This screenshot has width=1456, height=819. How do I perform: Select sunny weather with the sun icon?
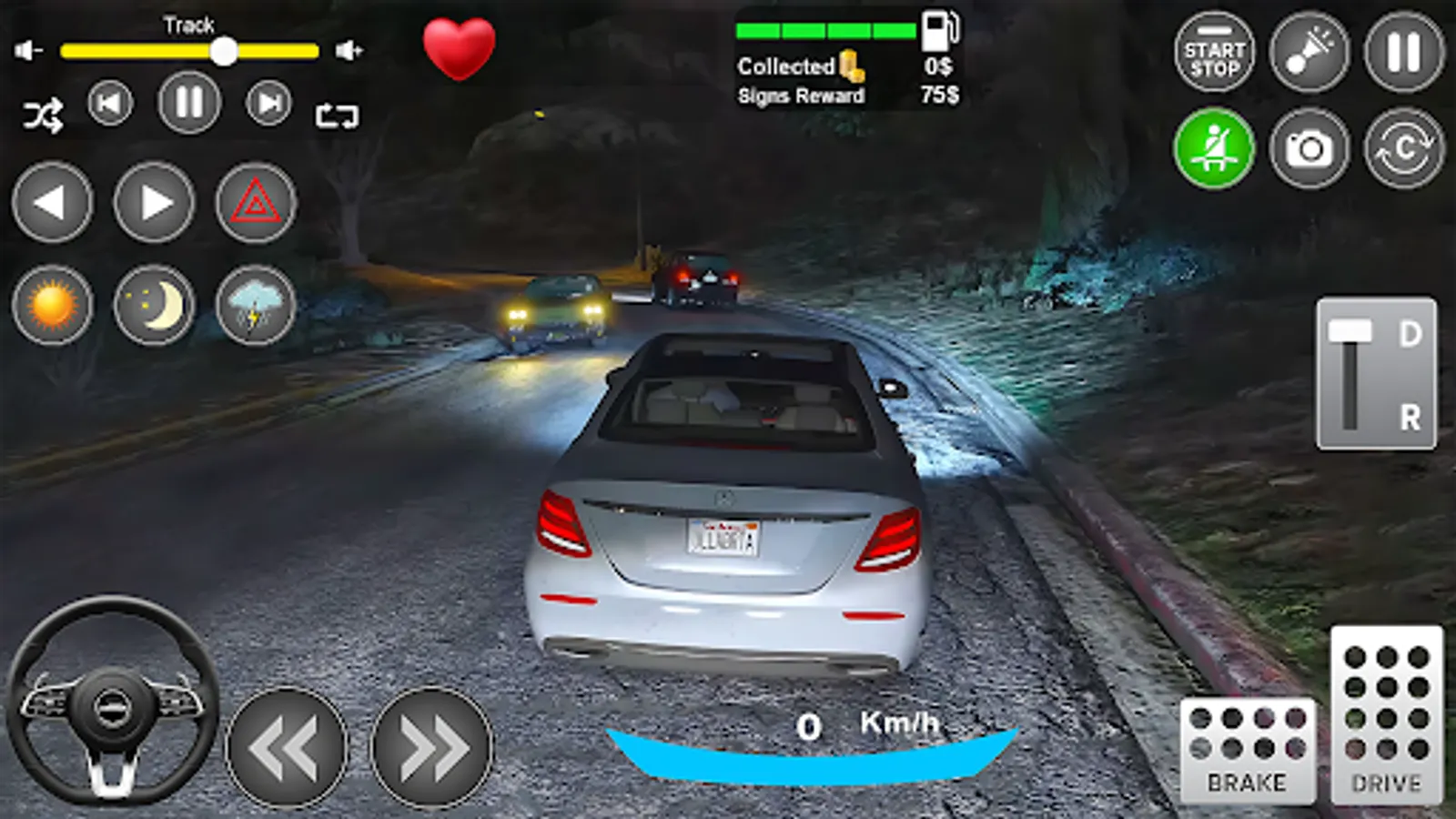coord(52,305)
